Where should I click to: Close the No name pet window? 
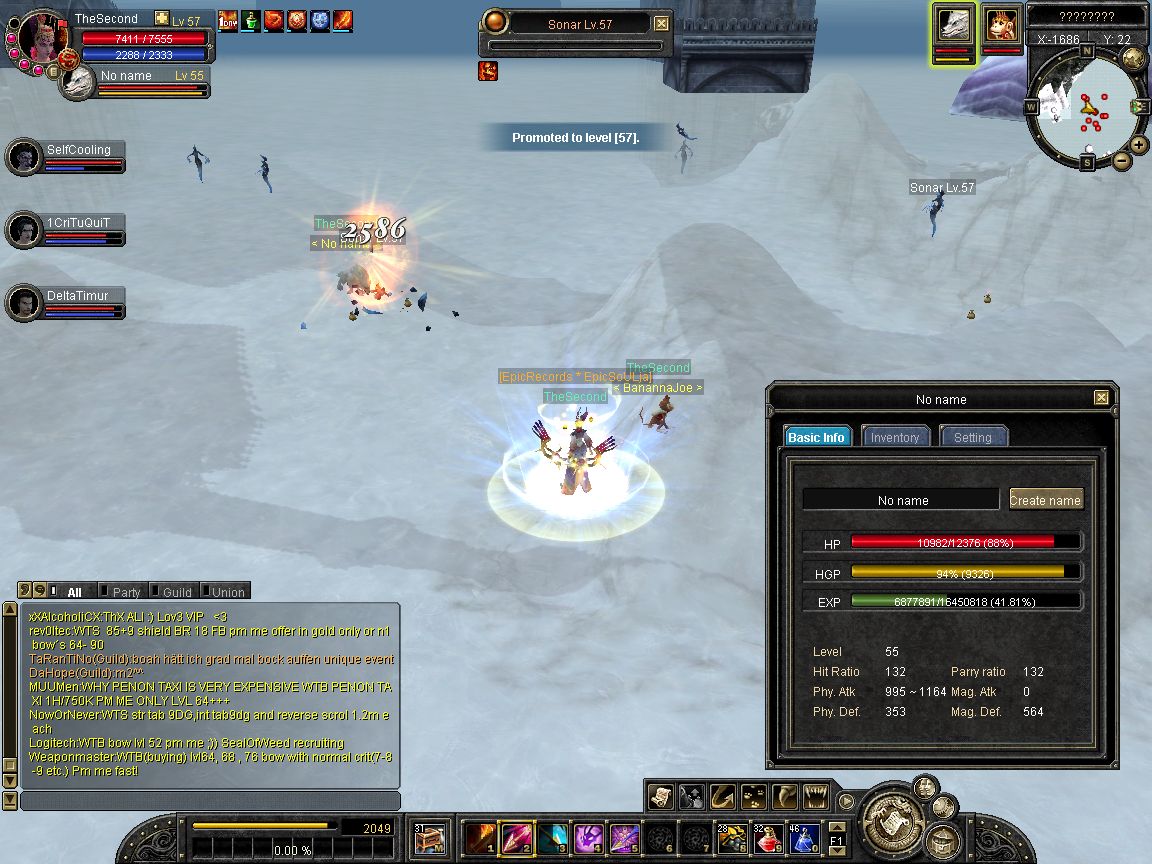point(1101,398)
